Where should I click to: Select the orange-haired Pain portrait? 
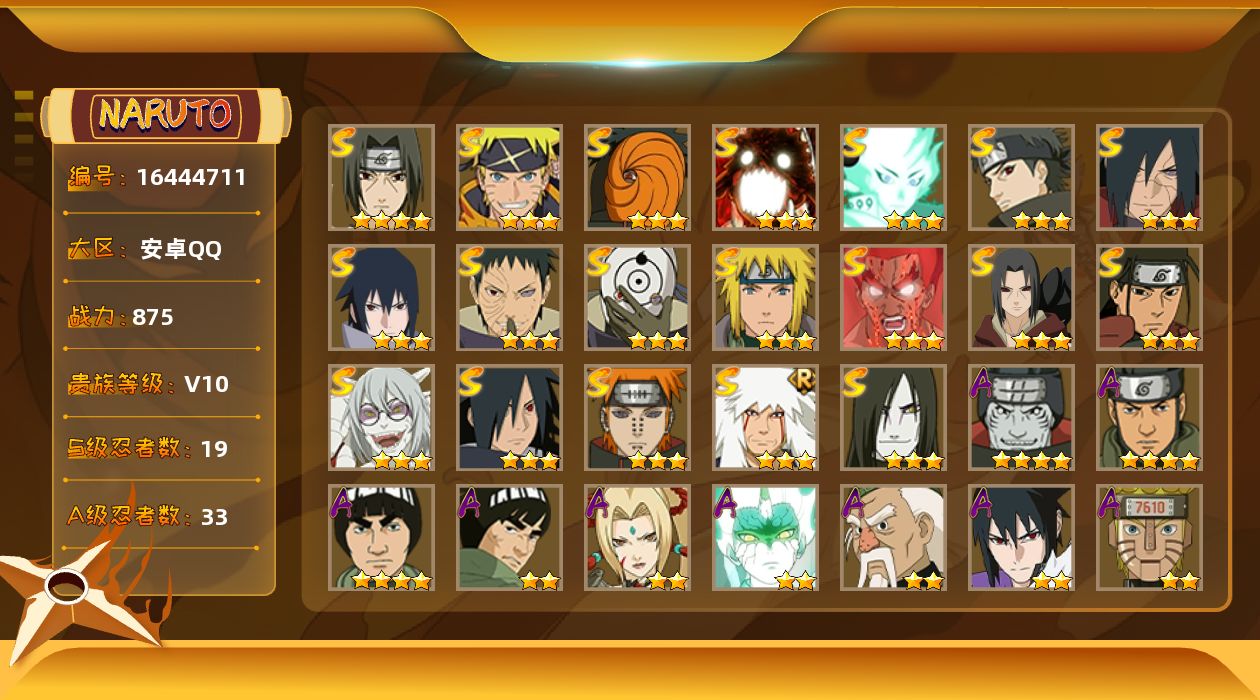[x=637, y=417]
